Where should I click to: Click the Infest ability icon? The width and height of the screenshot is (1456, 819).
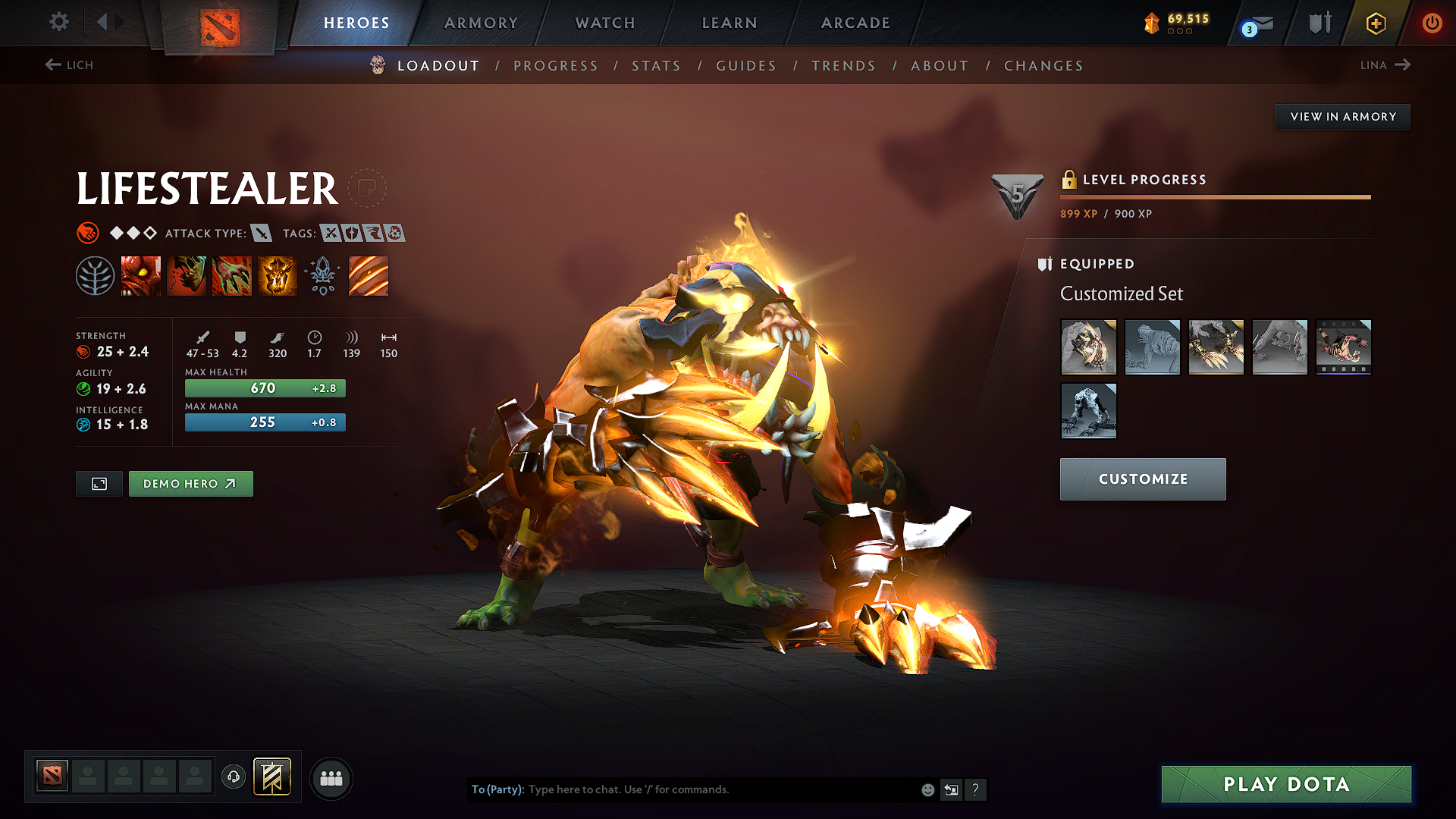click(278, 275)
